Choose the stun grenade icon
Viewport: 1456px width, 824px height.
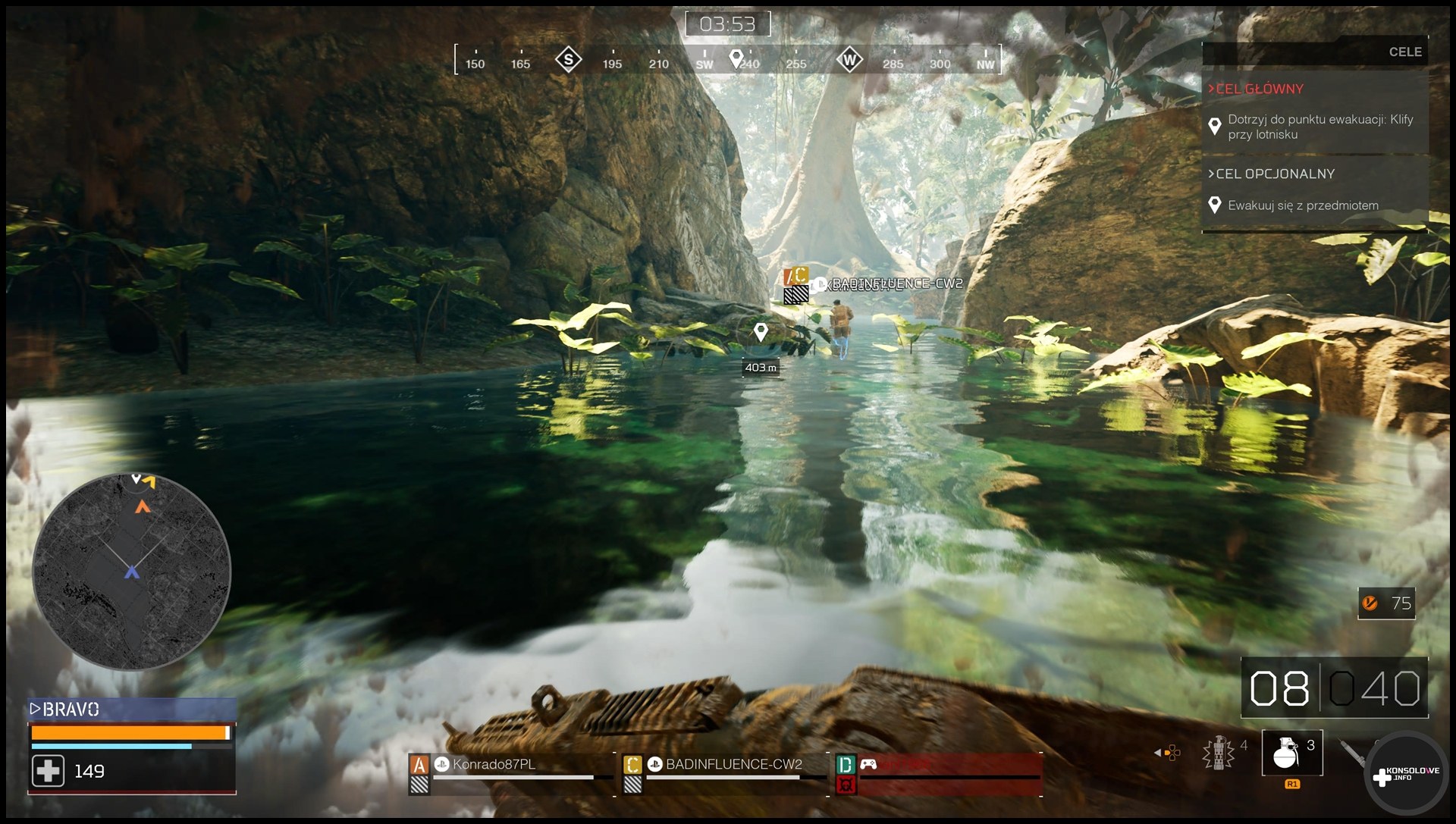(1219, 753)
